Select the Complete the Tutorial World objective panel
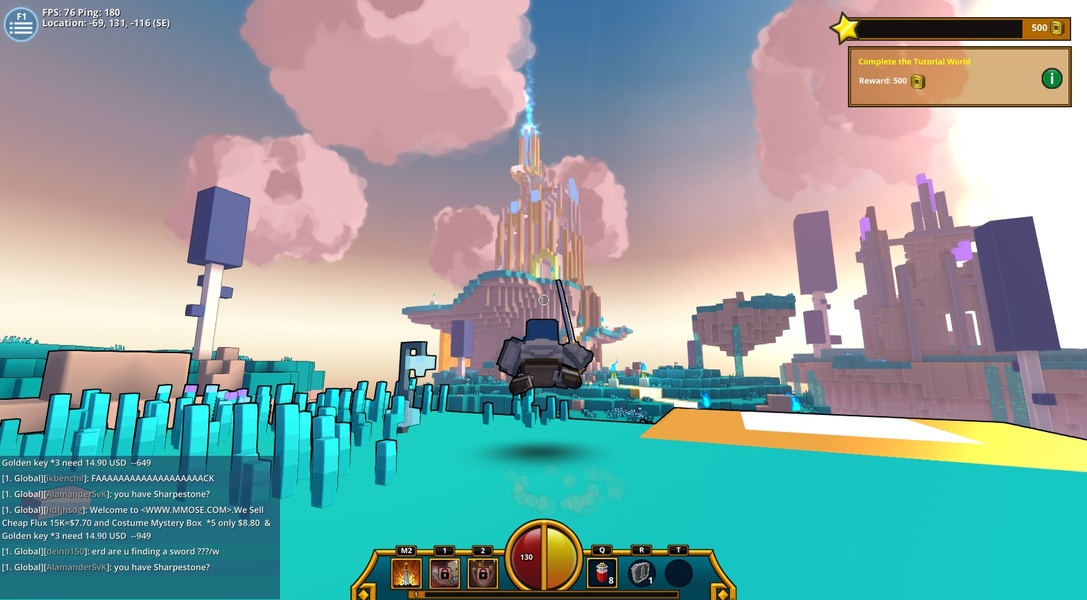The width and height of the screenshot is (1087, 600). (x=940, y=76)
